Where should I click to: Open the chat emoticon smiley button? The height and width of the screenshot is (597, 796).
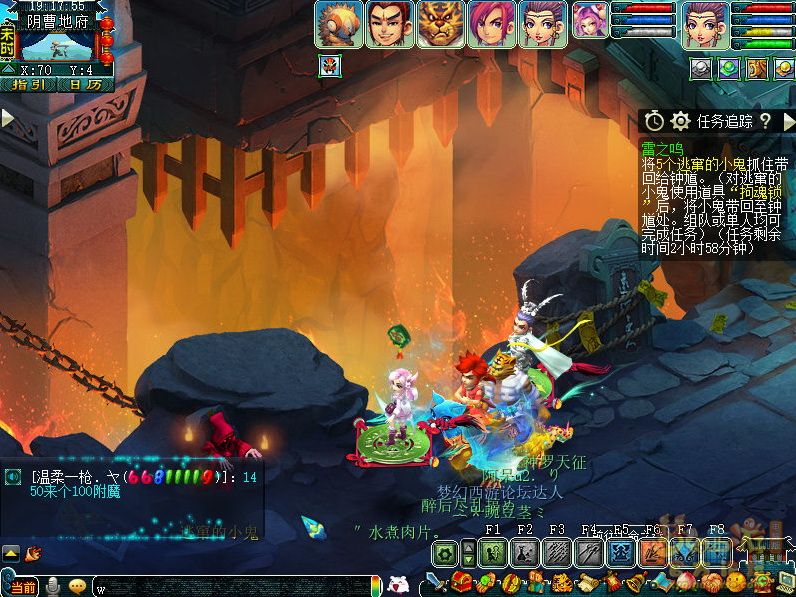pyautogui.click(x=77, y=586)
